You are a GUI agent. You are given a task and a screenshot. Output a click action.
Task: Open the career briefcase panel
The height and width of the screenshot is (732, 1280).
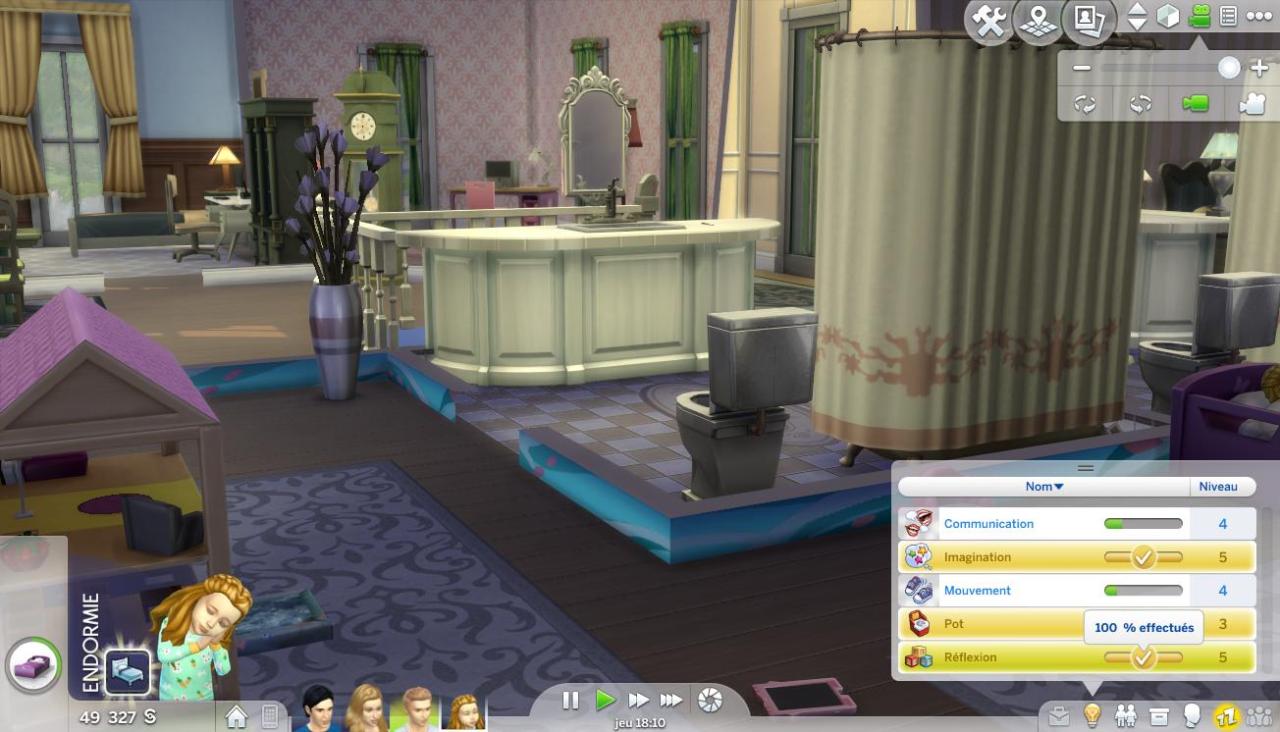(x=1059, y=716)
